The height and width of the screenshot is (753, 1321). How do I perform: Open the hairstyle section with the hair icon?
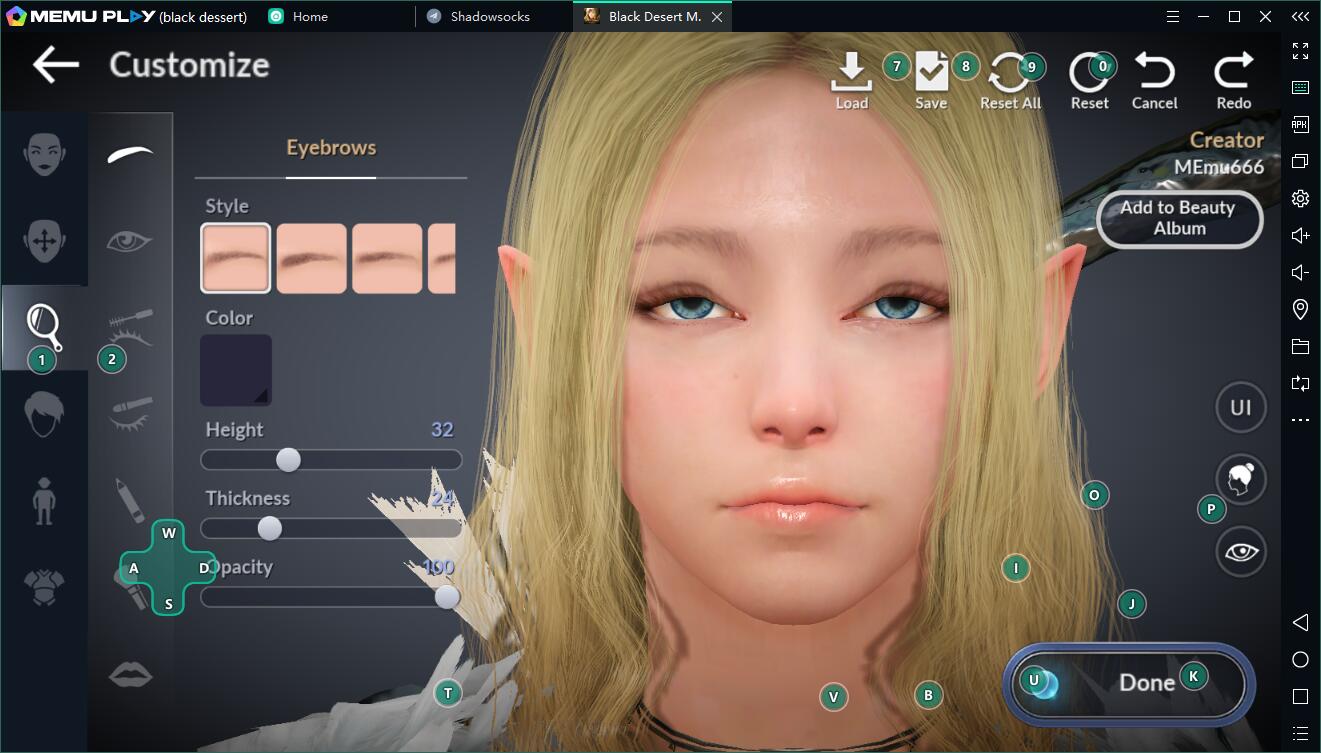click(x=44, y=413)
